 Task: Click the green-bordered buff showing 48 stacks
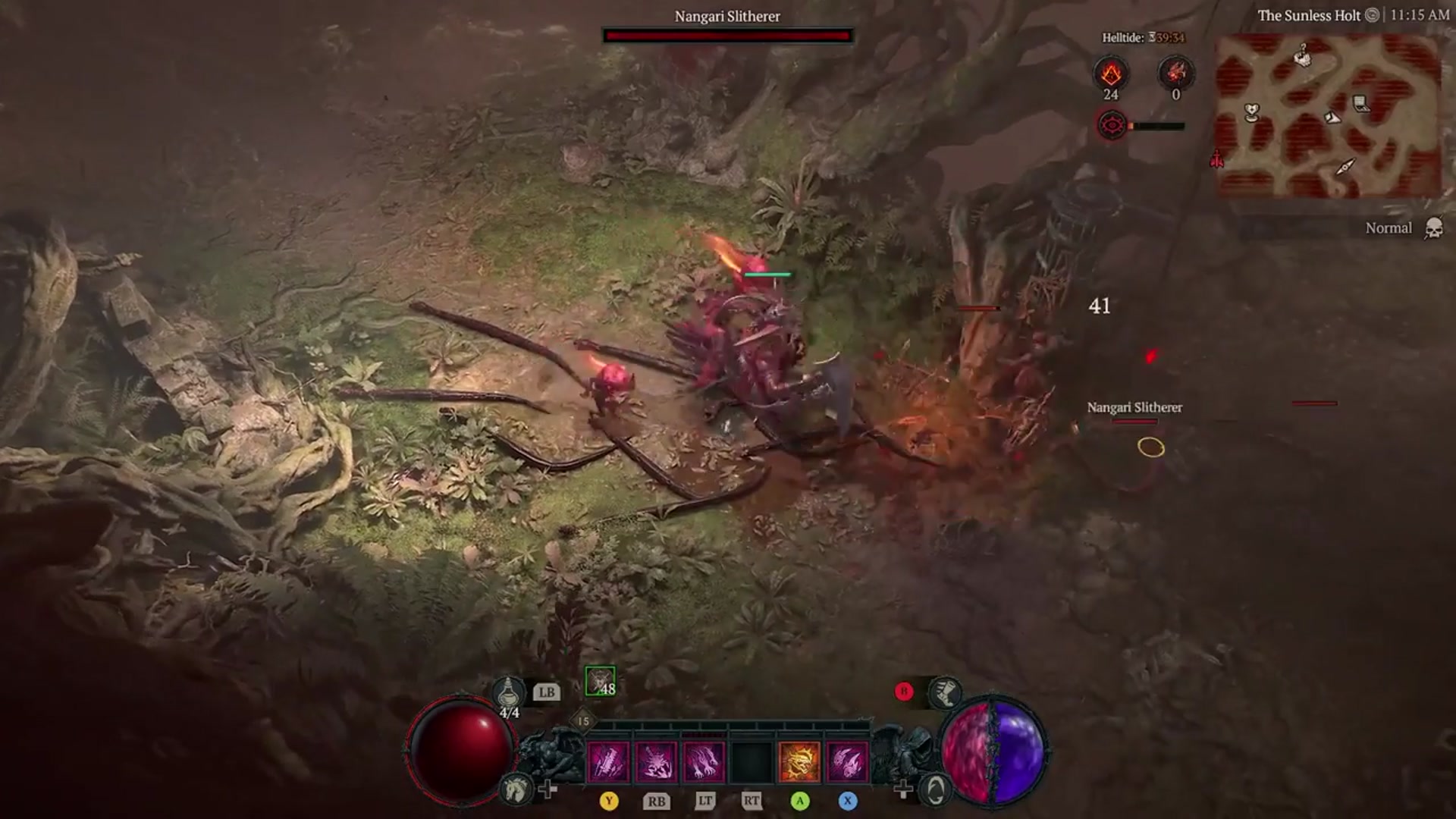[600, 683]
